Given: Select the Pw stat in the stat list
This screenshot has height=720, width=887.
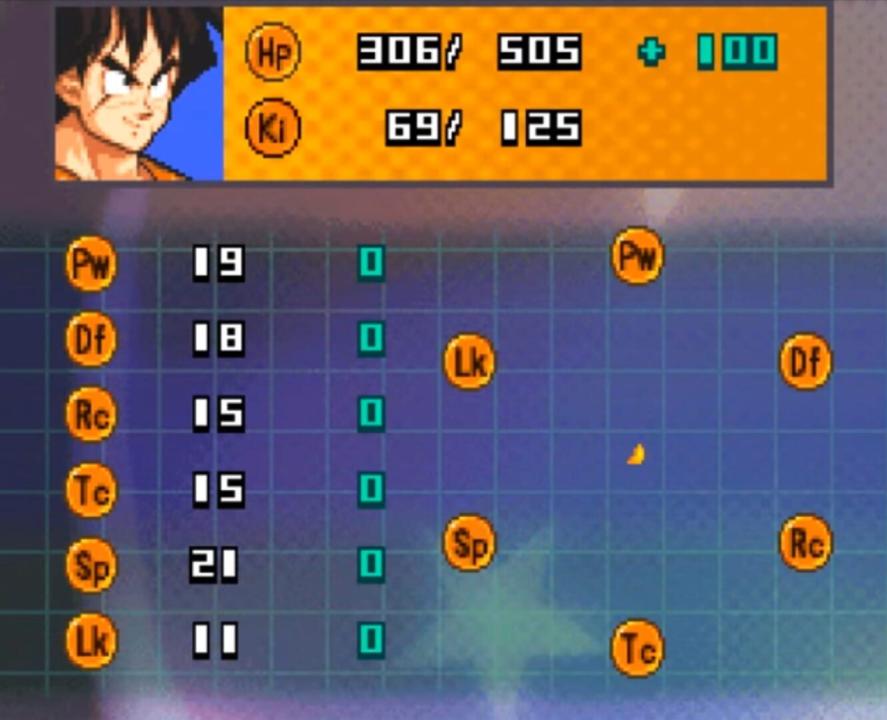Looking at the screenshot, I should pyautogui.click(x=91, y=264).
